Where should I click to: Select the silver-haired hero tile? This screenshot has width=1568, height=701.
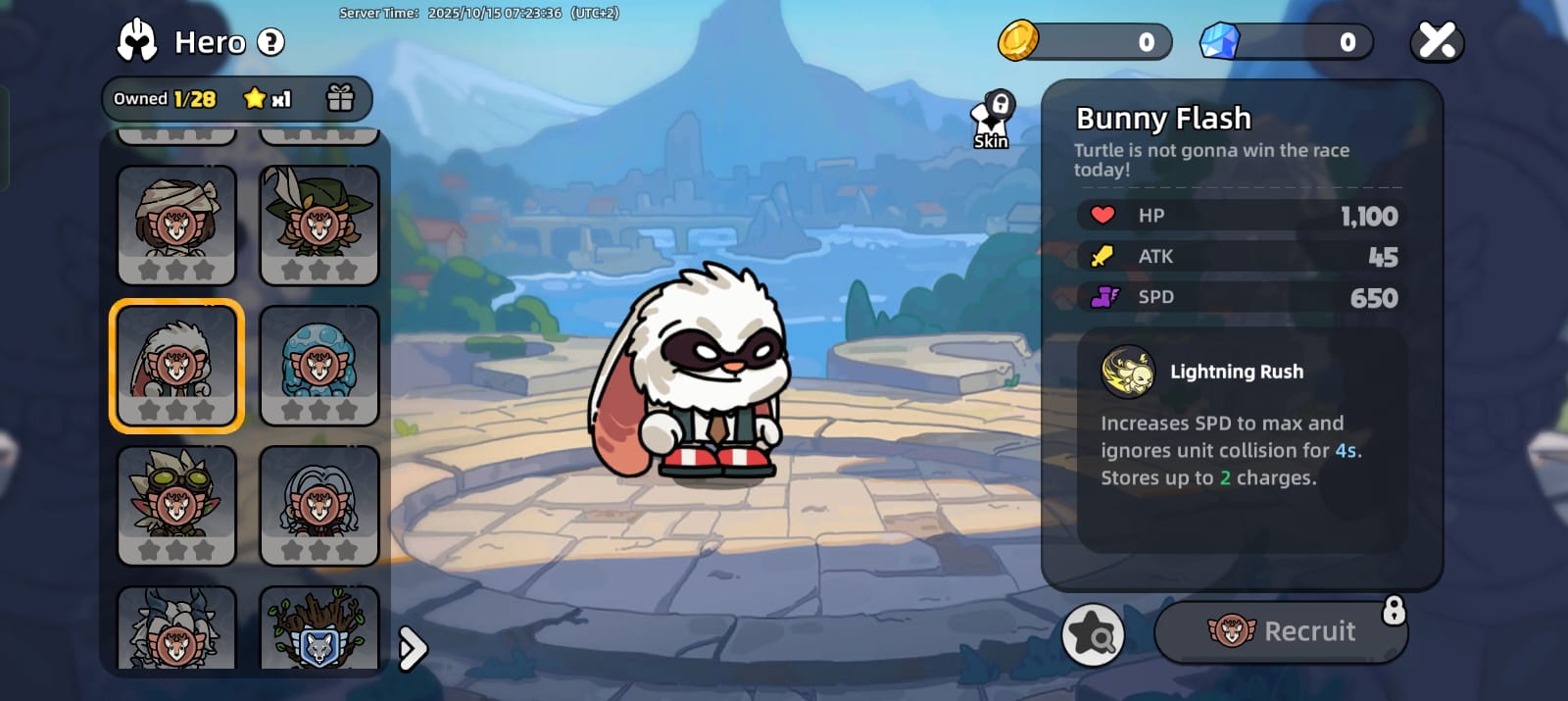point(319,506)
